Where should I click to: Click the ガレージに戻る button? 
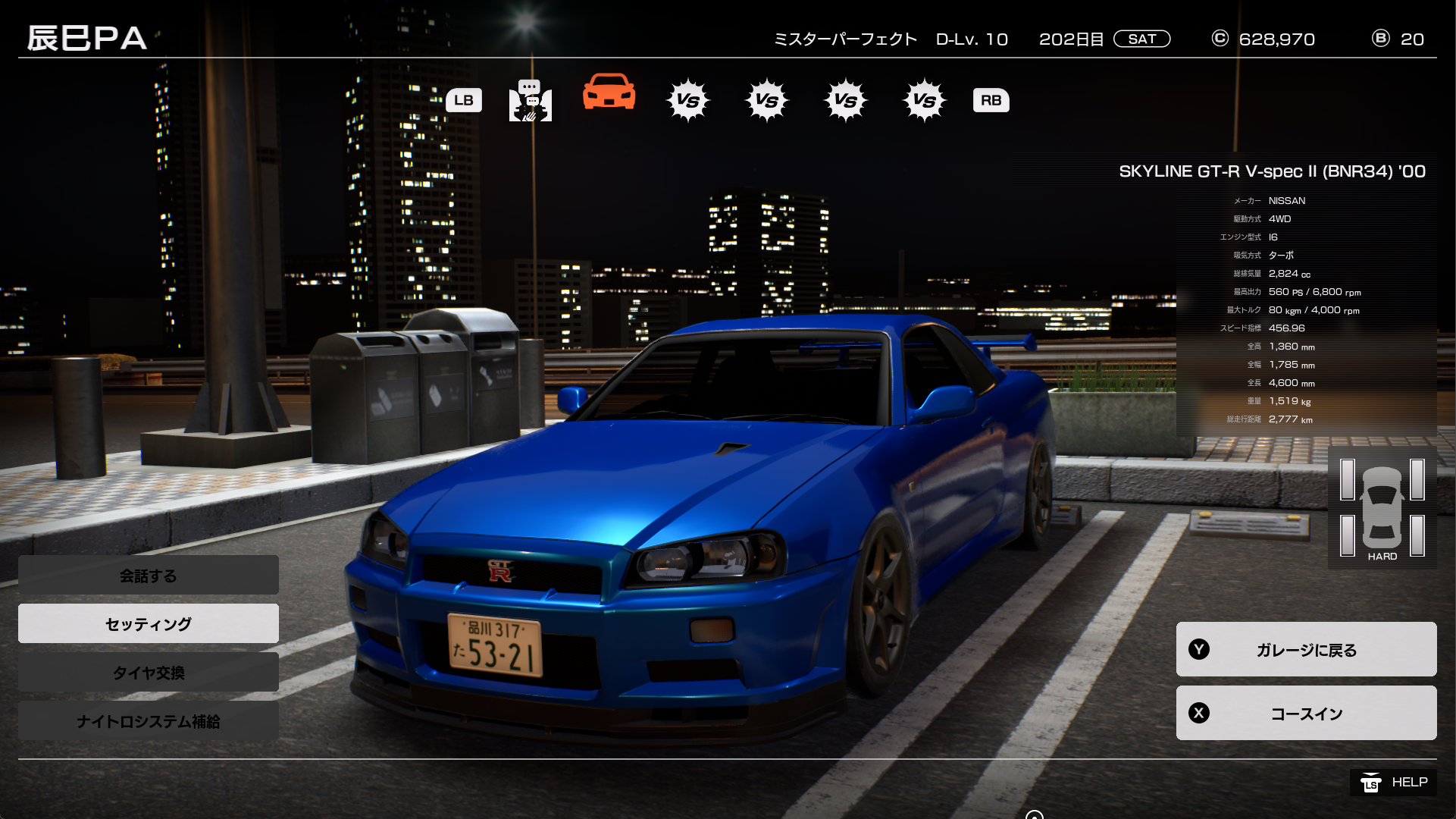coord(1306,649)
